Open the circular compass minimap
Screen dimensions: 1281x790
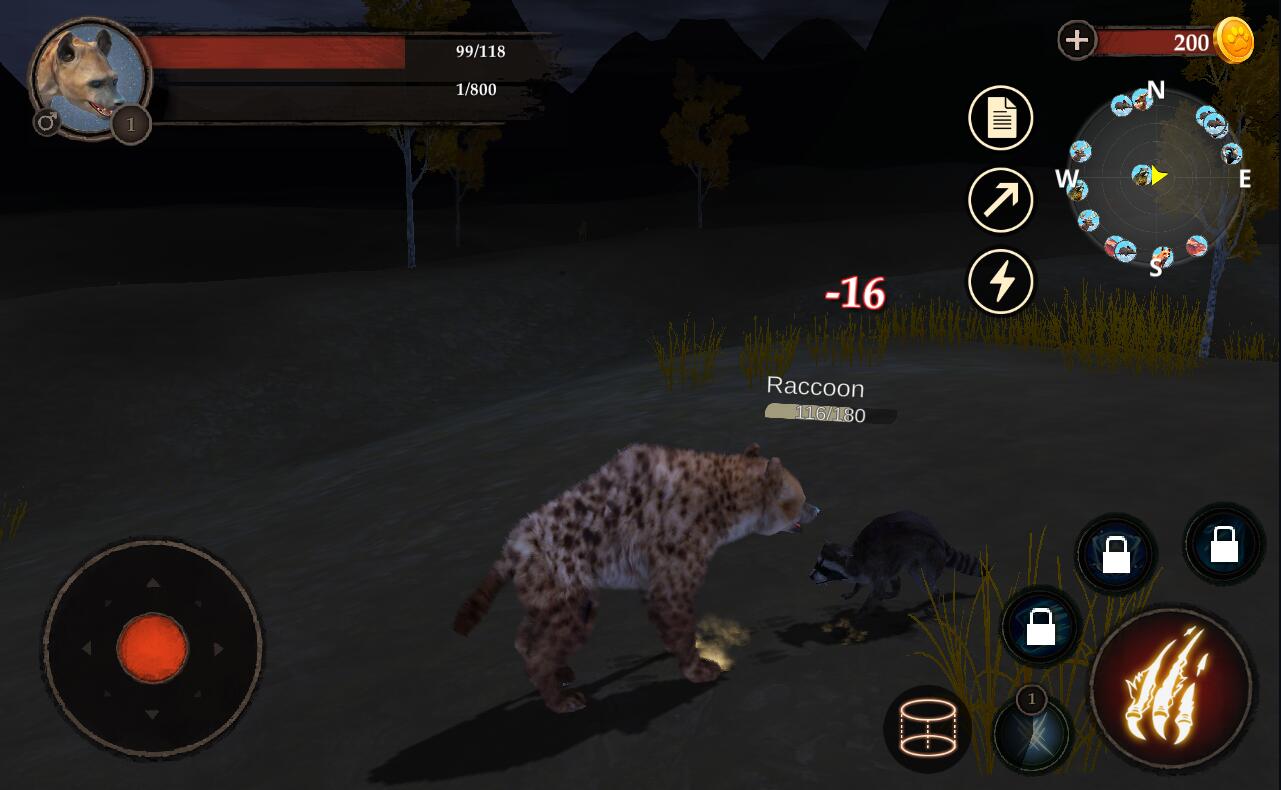click(x=1154, y=178)
